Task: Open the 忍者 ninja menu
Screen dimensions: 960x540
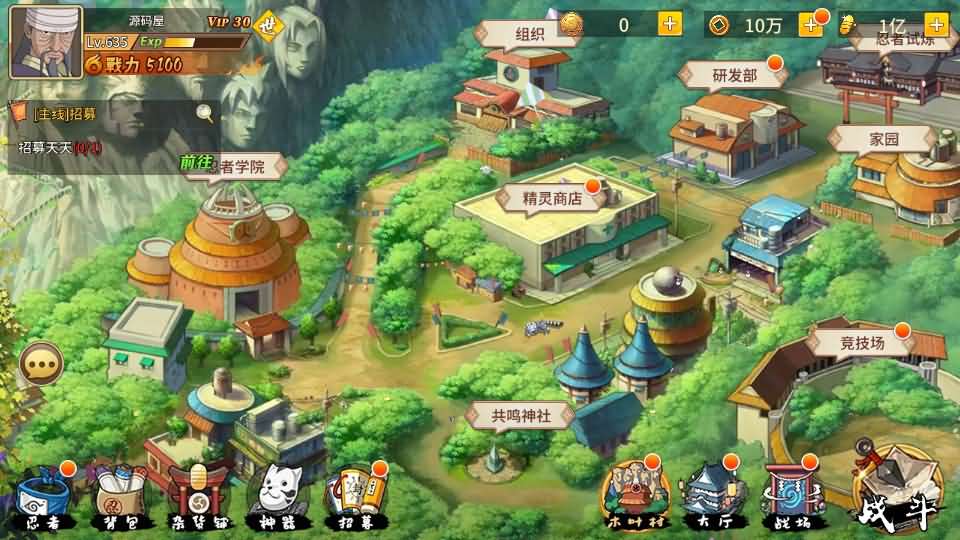Action: point(42,496)
